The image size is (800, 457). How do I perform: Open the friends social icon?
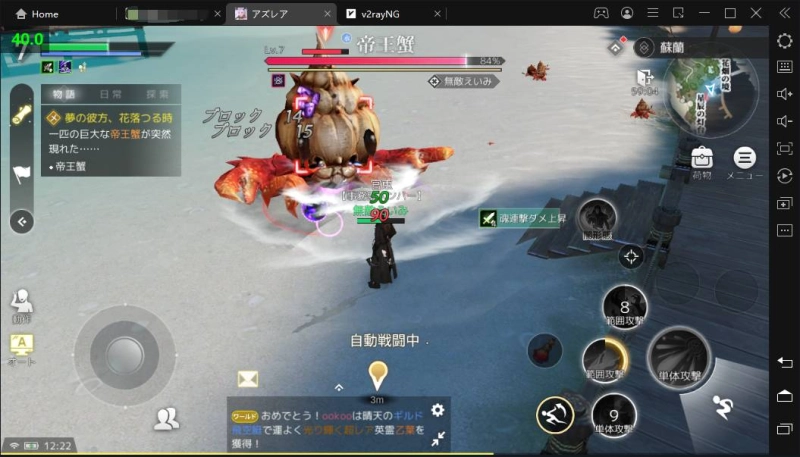(x=166, y=419)
